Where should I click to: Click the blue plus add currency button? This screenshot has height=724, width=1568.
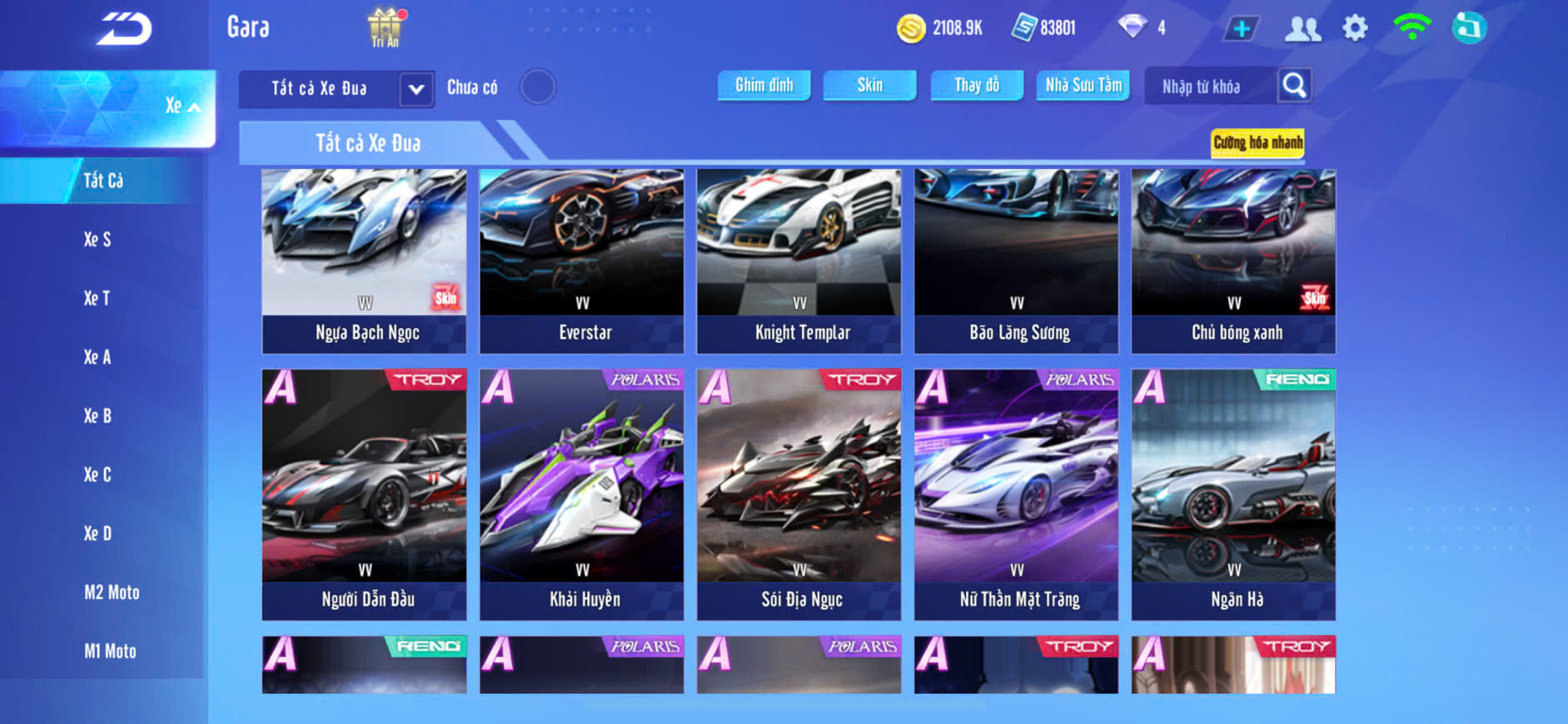coord(1241,29)
